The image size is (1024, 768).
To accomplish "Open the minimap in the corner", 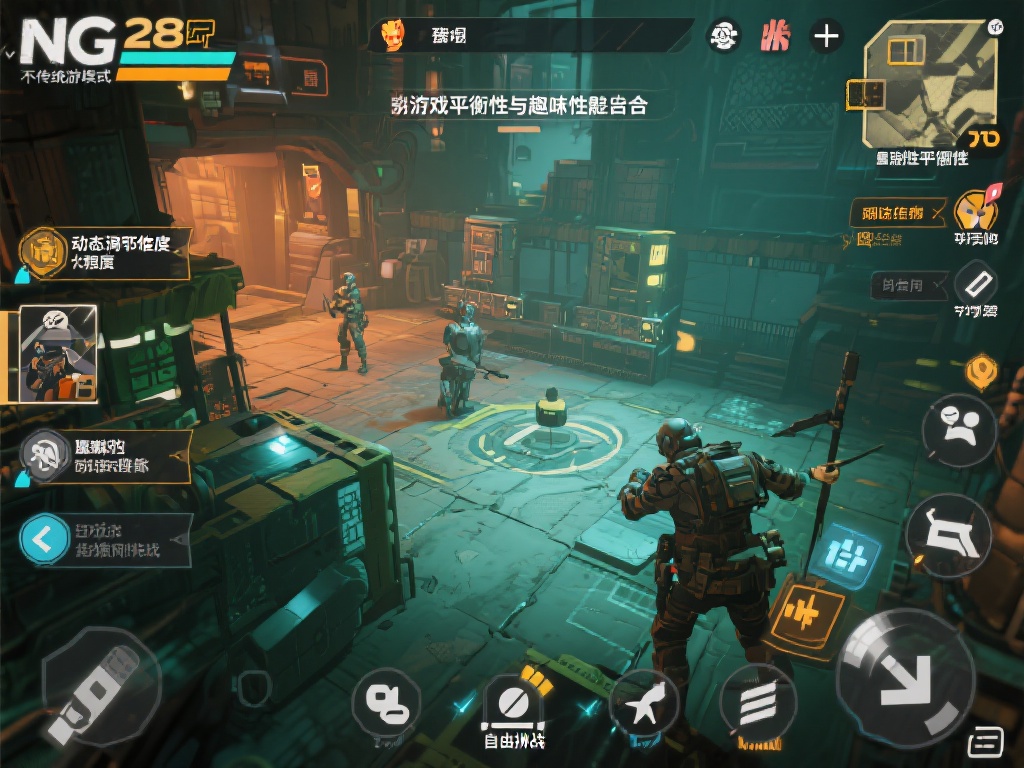I will click(x=925, y=85).
